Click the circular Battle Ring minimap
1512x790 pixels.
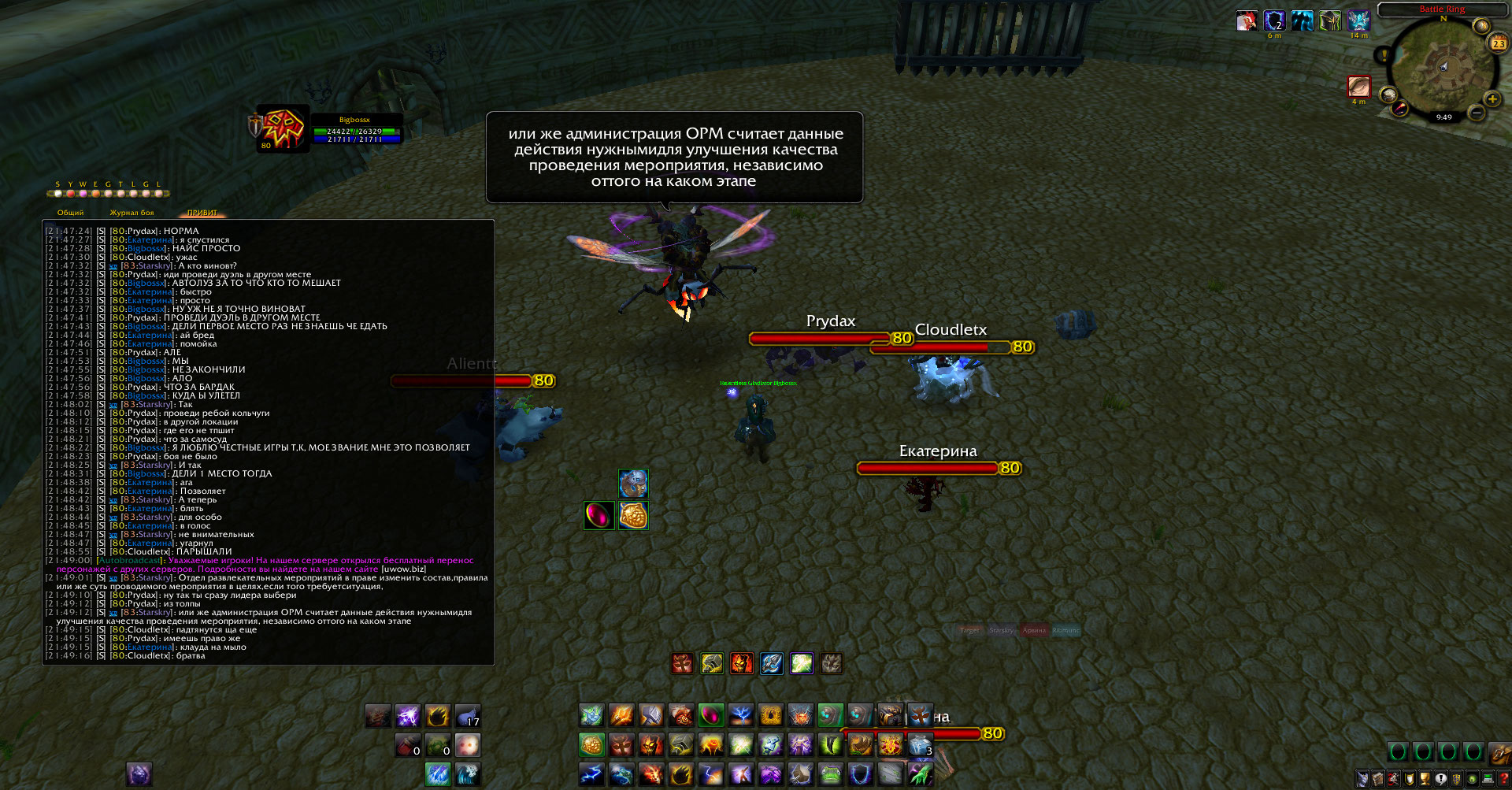1443,69
